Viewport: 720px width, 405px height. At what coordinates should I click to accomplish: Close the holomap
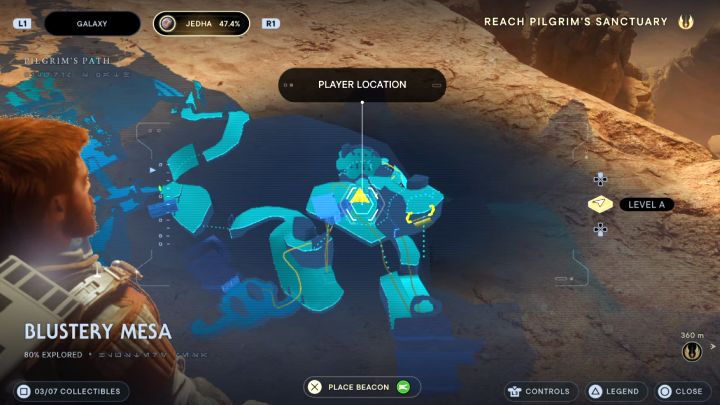click(680, 391)
